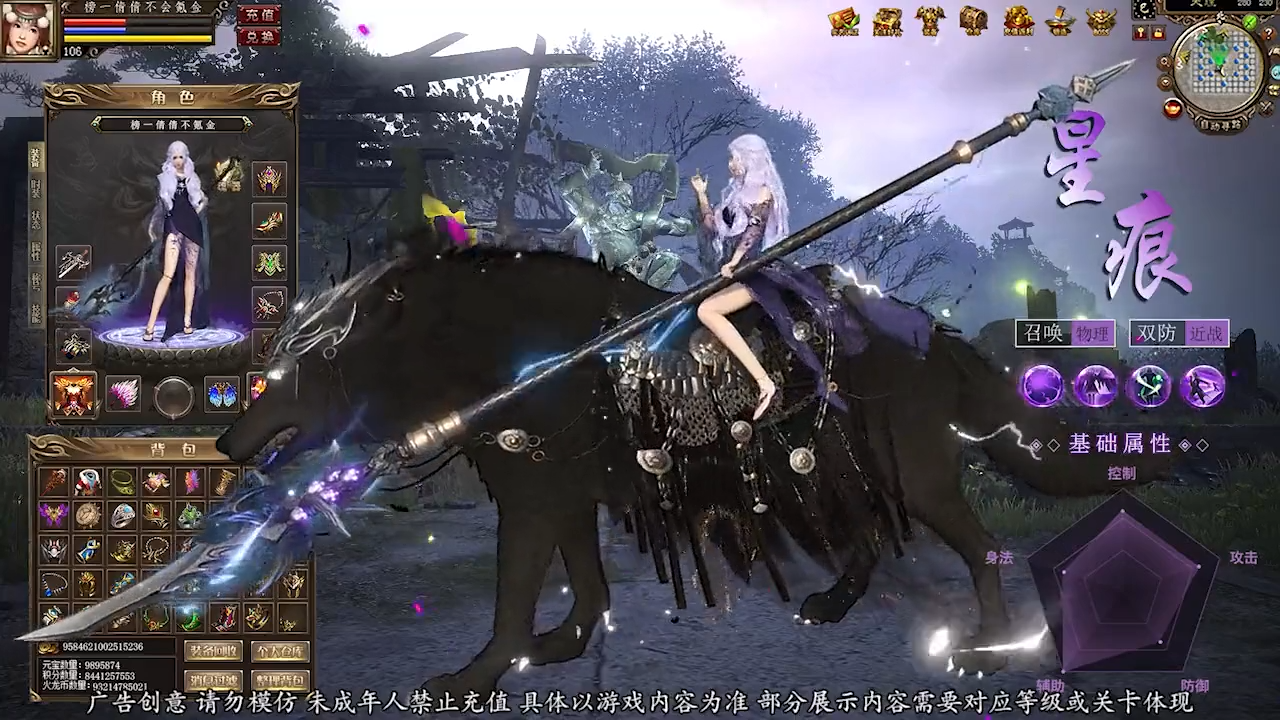The width and height of the screenshot is (1280, 720).
Task: Switch to the 属性 attributes tab
Action: (x=36, y=251)
